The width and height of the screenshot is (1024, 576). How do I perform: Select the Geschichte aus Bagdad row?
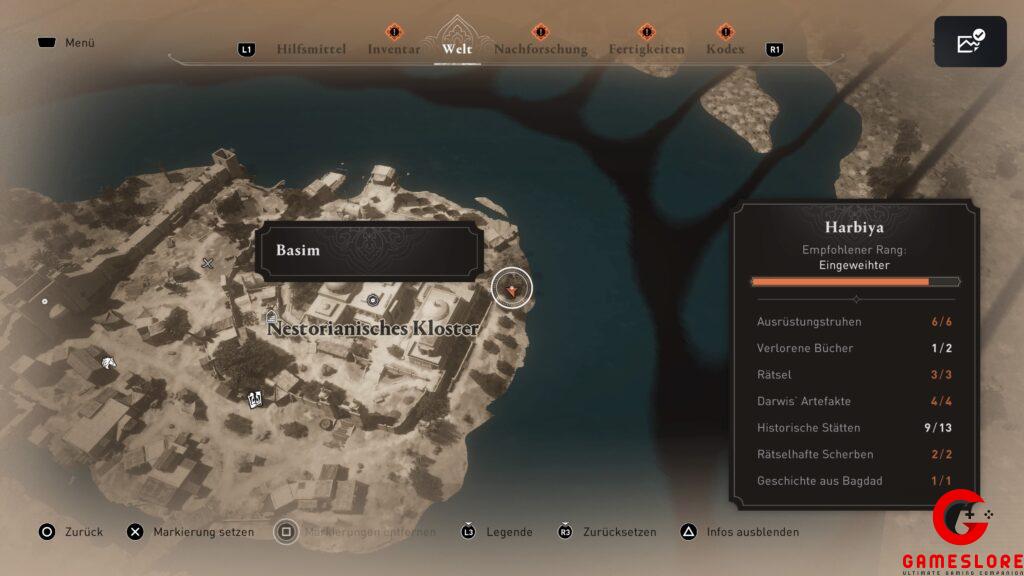click(x=855, y=481)
